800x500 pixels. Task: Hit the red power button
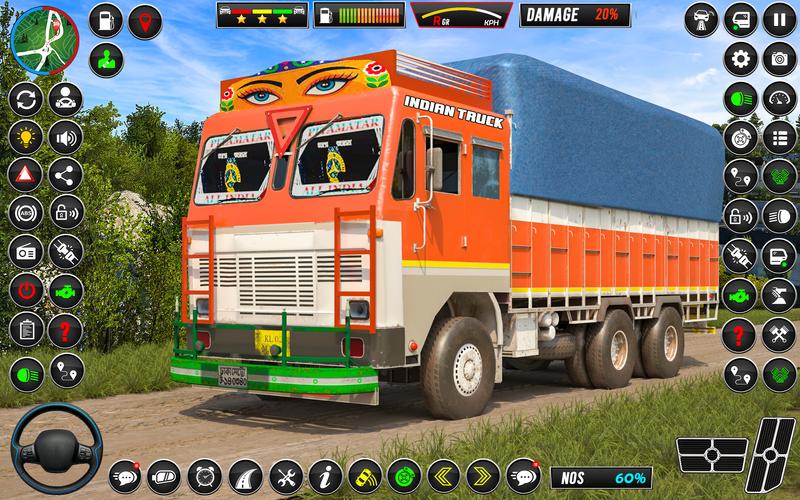pos(26,290)
